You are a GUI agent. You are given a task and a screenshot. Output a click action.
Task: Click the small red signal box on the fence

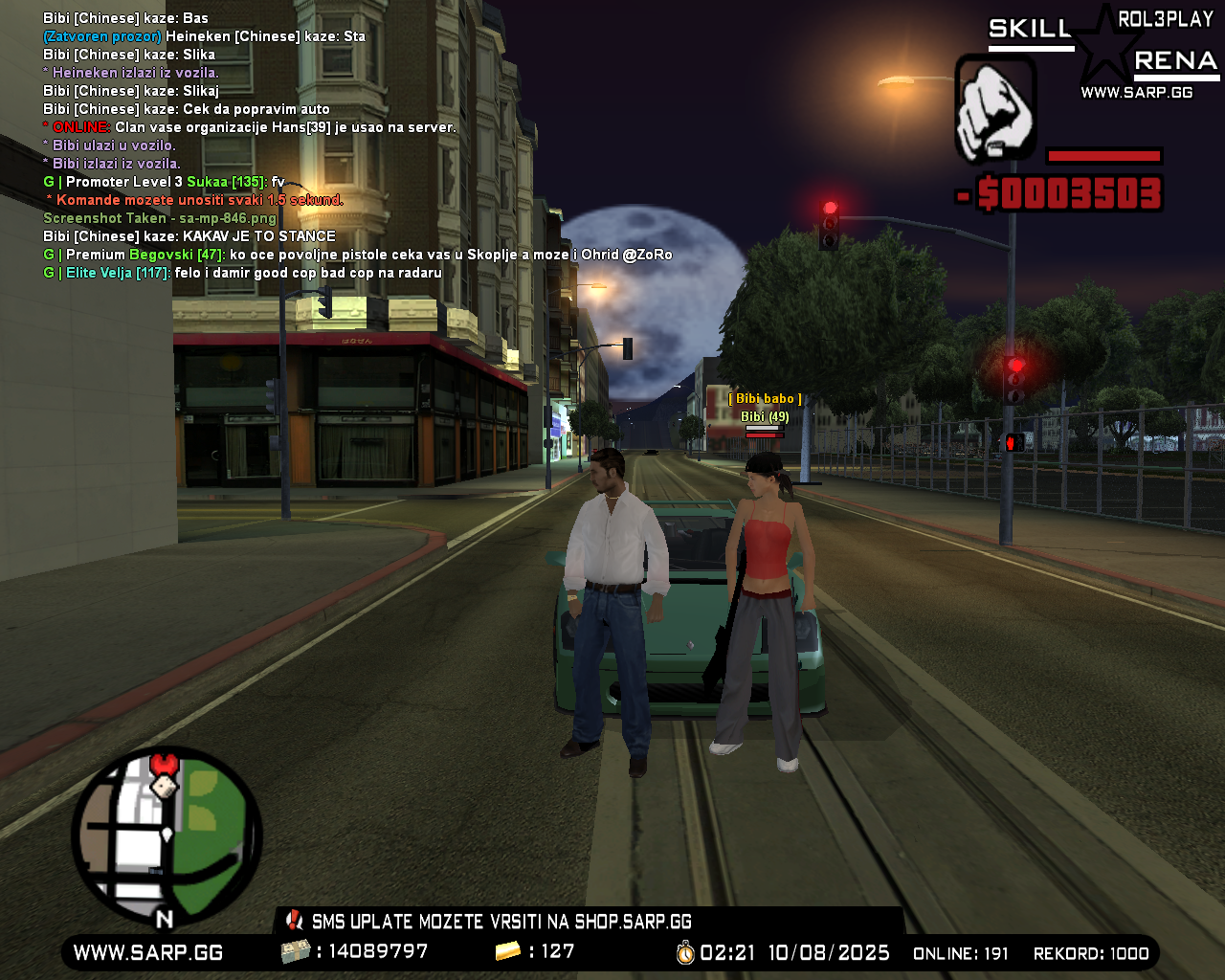pyautogui.click(x=1013, y=442)
